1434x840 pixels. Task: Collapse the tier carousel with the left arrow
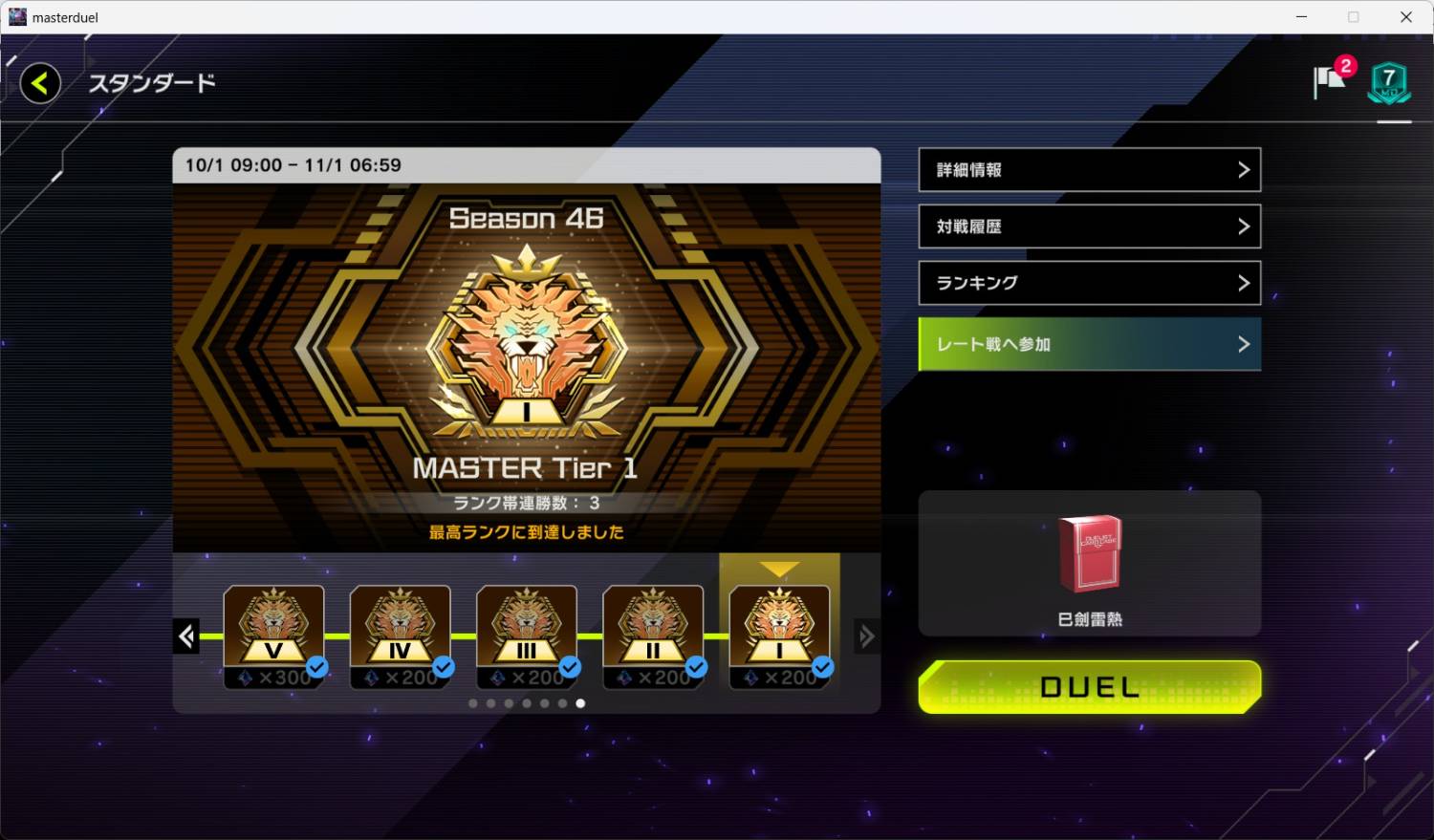point(187,635)
